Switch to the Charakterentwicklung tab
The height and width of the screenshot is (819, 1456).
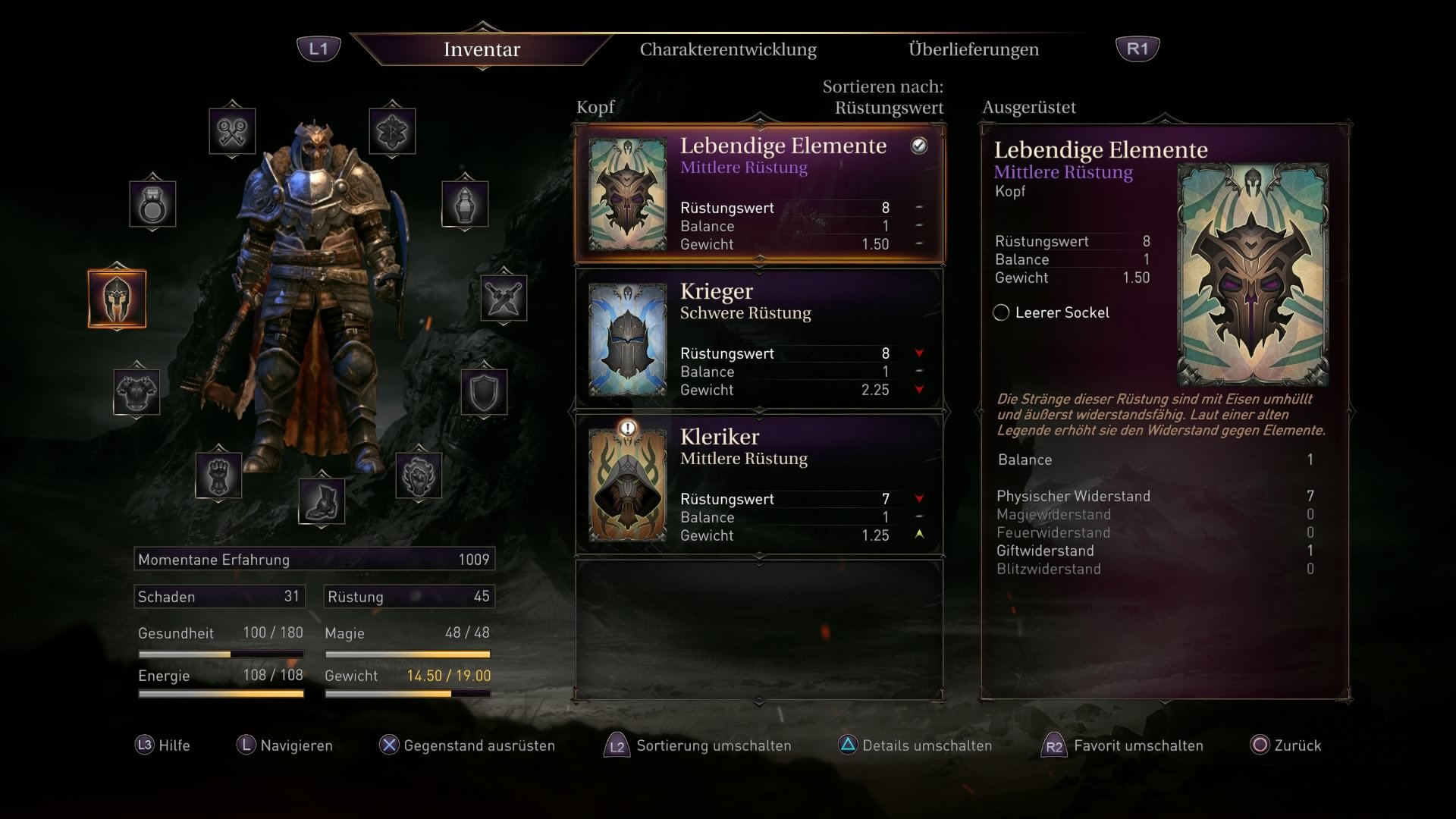(728, 49)
